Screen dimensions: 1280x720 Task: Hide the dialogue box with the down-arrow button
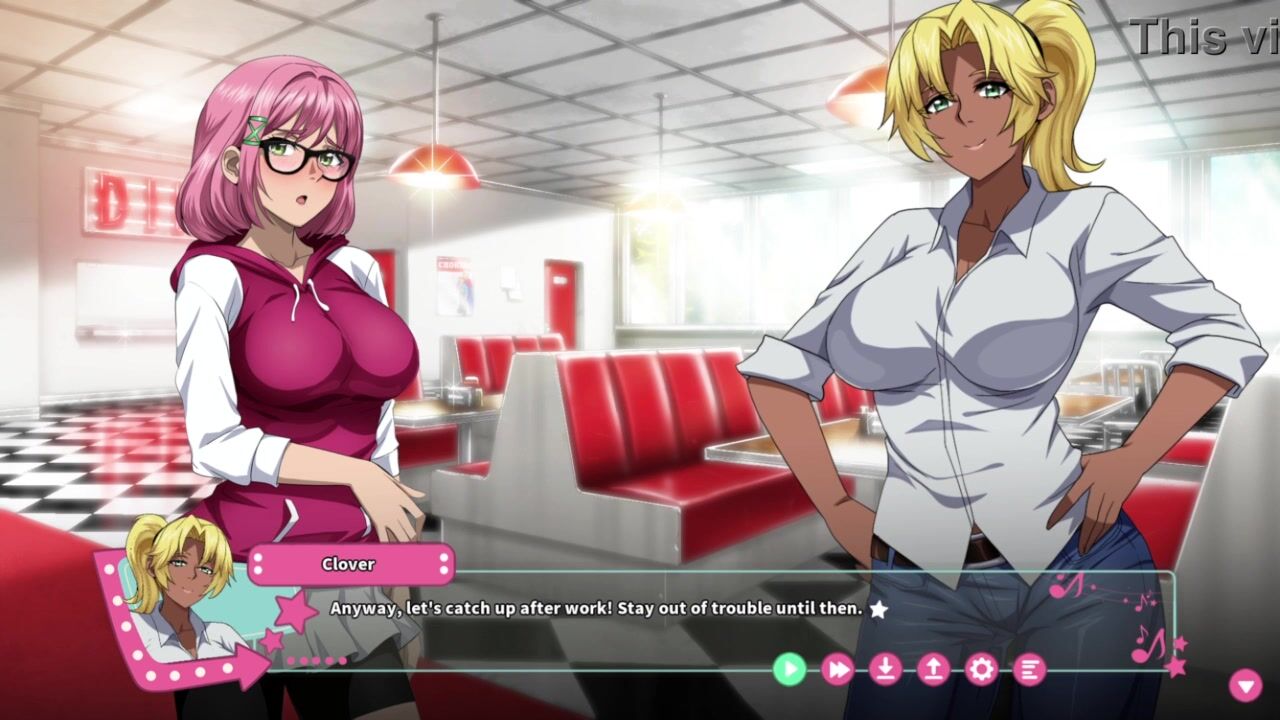(1245, 685)
